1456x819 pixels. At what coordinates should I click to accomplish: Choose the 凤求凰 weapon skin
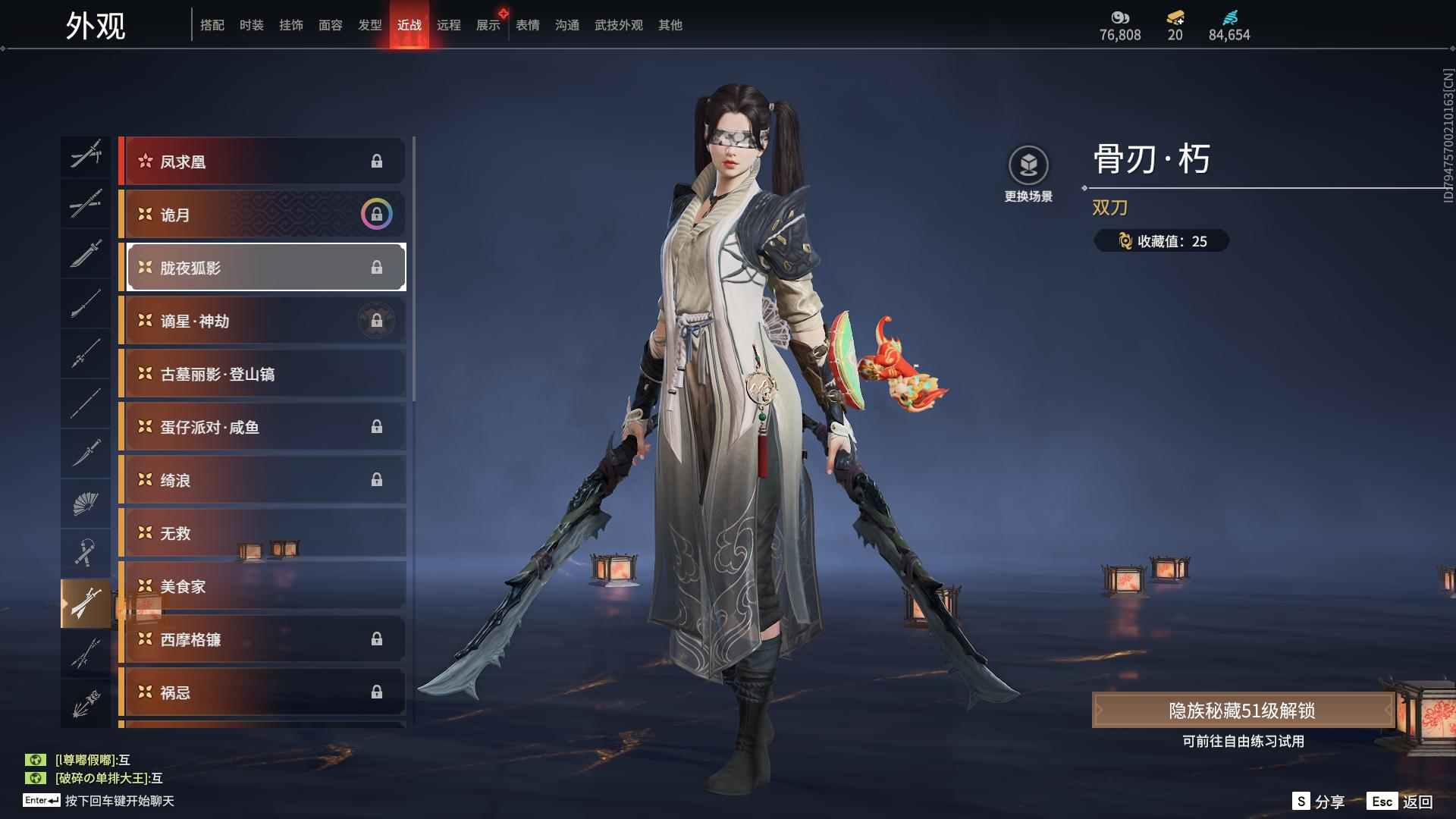[262, 162]
